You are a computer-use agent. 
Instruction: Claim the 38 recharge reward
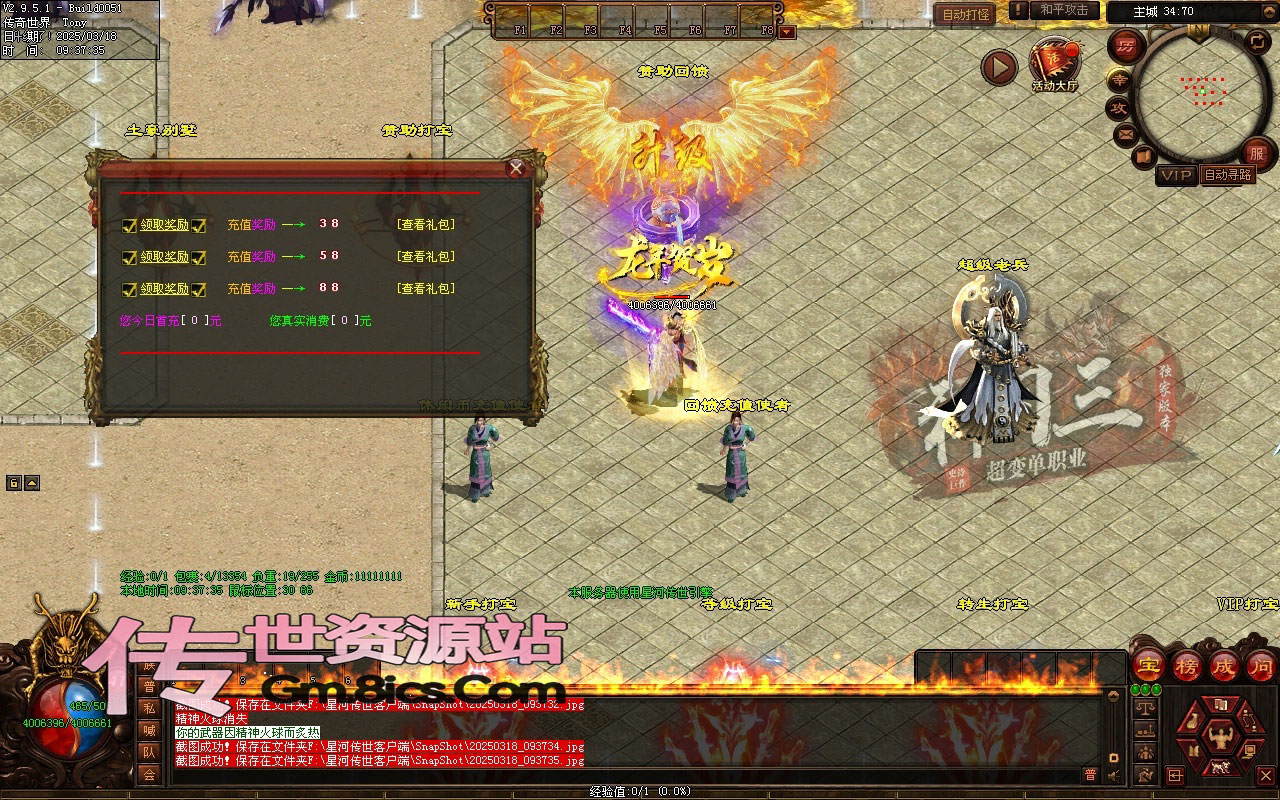click(x=164, y=225)
